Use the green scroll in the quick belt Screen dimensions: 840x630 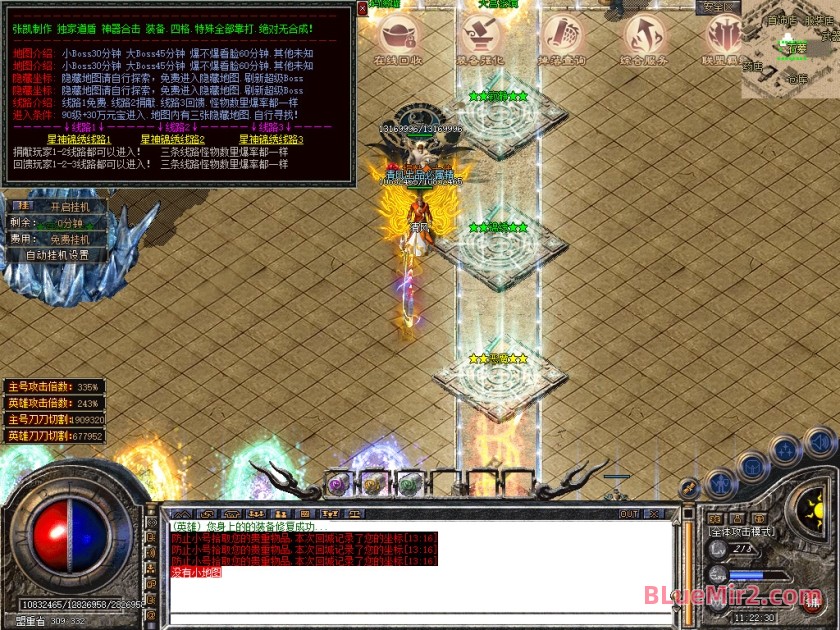(x=404, y=484)
